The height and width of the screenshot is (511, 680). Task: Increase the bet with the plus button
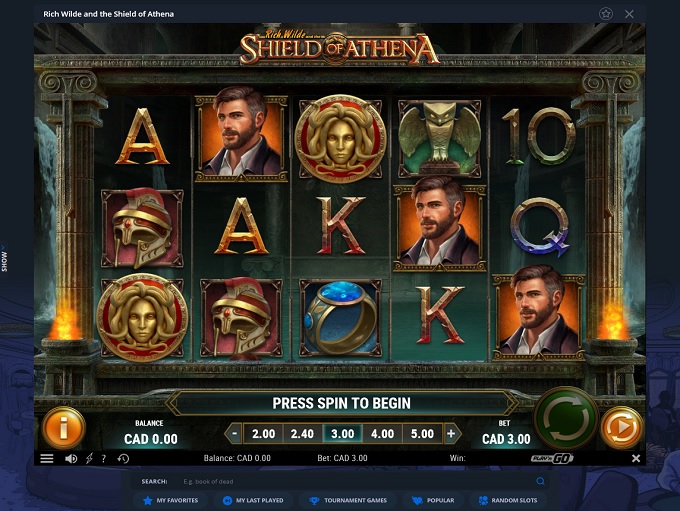[x=451, y=434]
